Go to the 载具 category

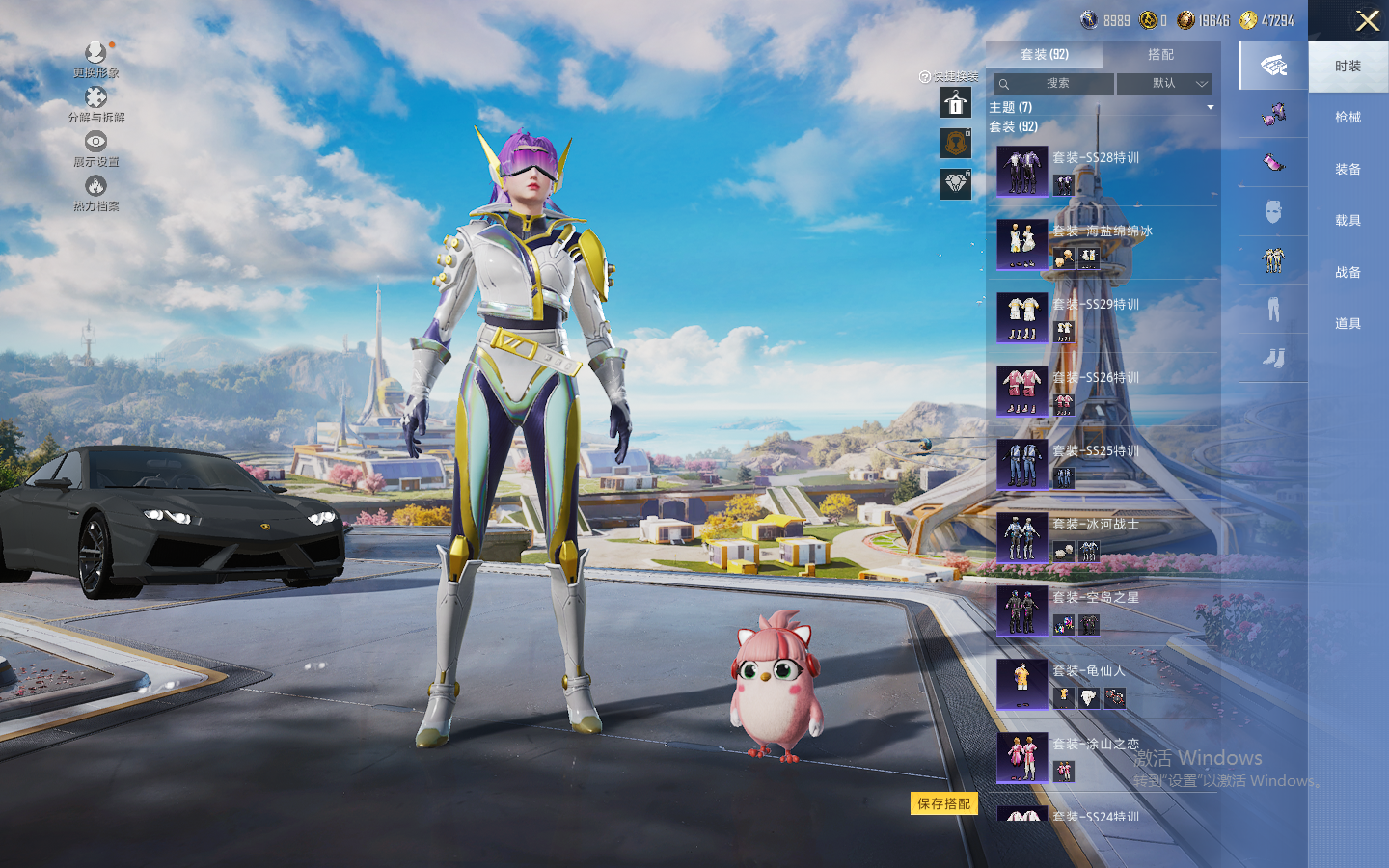pos(1348,221)
